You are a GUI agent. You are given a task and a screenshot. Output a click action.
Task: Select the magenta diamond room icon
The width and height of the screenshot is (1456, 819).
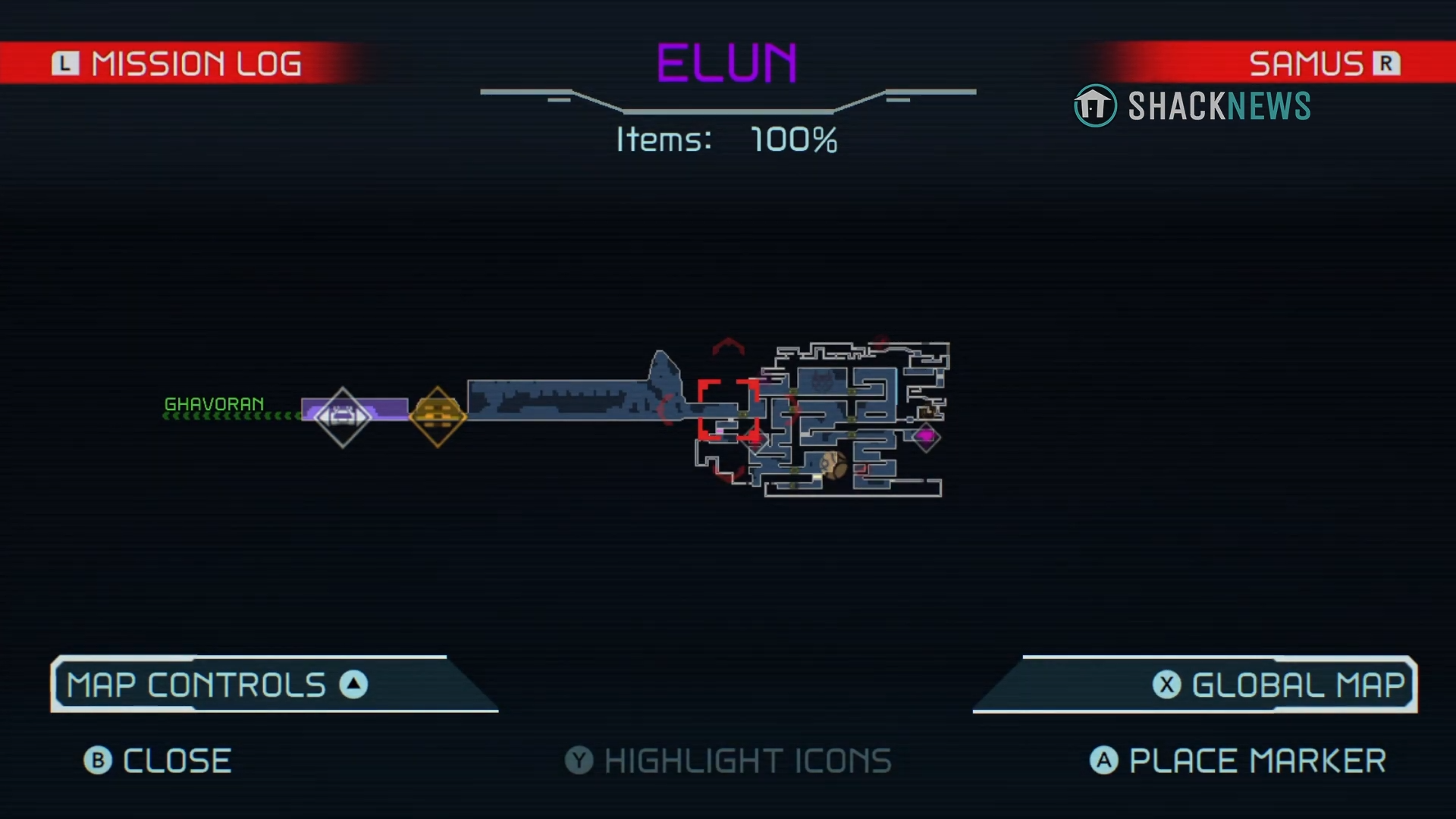926,436
